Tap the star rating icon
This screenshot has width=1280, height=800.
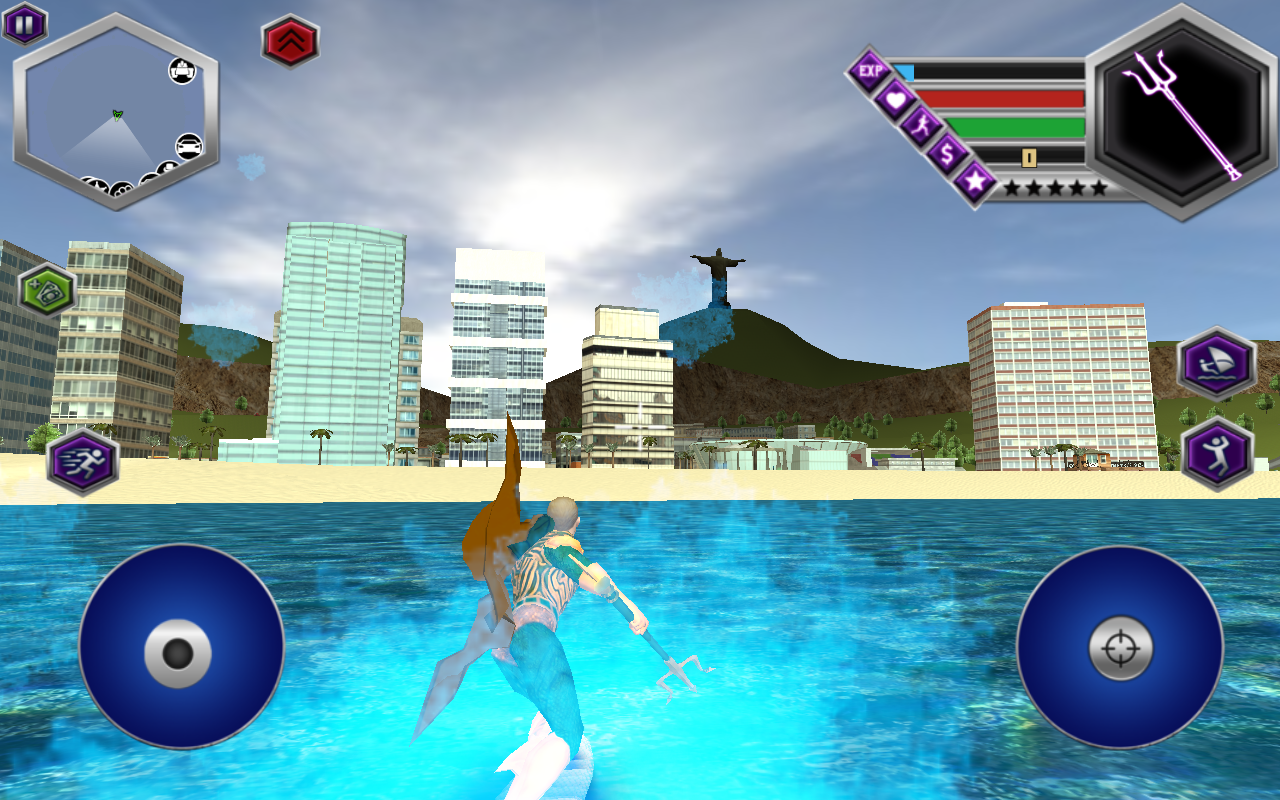973,183
